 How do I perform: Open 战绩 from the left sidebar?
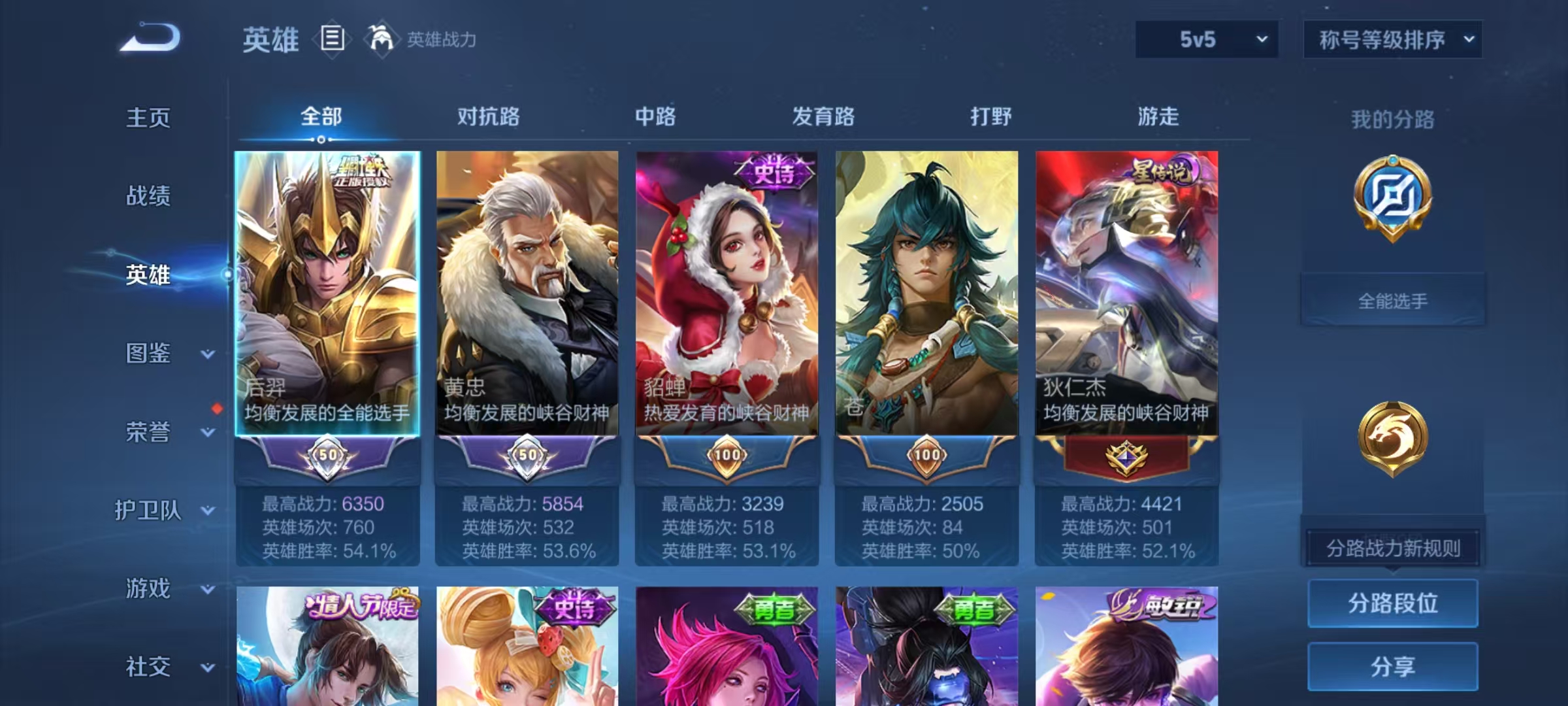tap(147, 197)
